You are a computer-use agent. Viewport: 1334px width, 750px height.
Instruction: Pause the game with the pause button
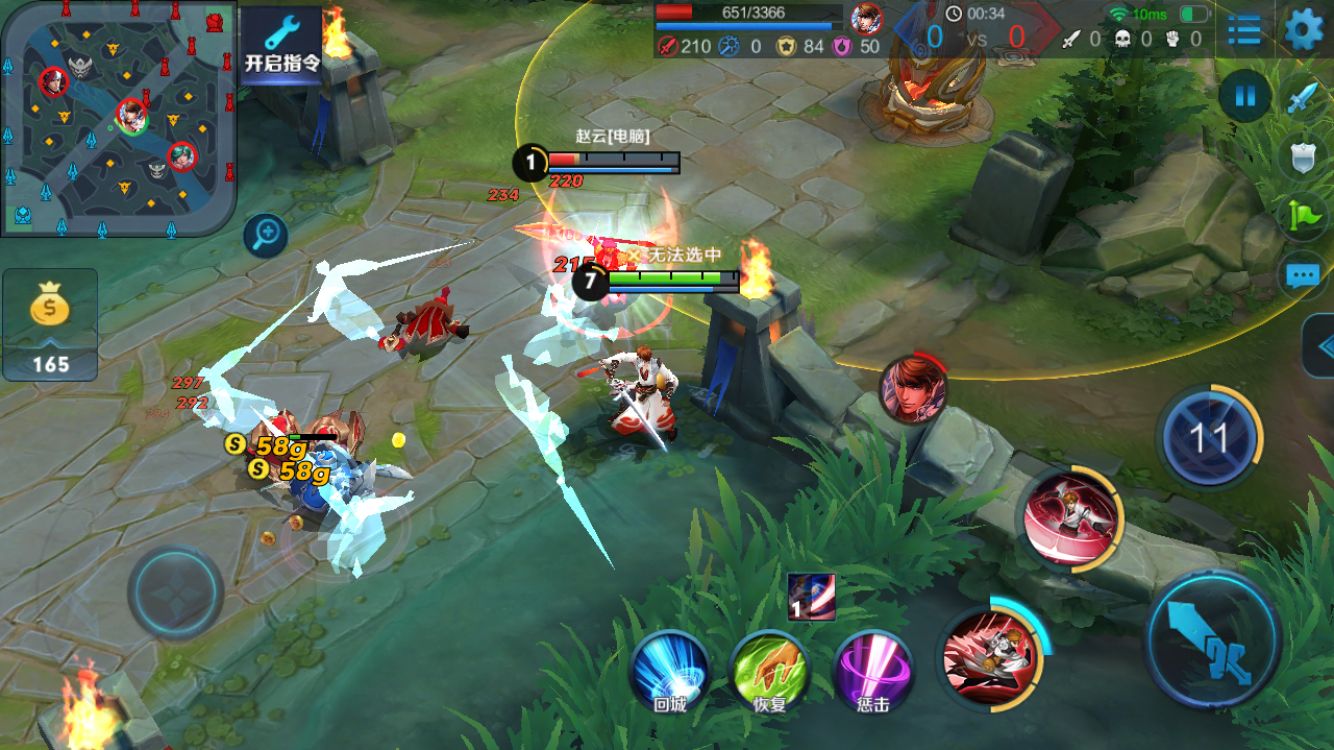pyautogui.click(x=1245, y=97)
